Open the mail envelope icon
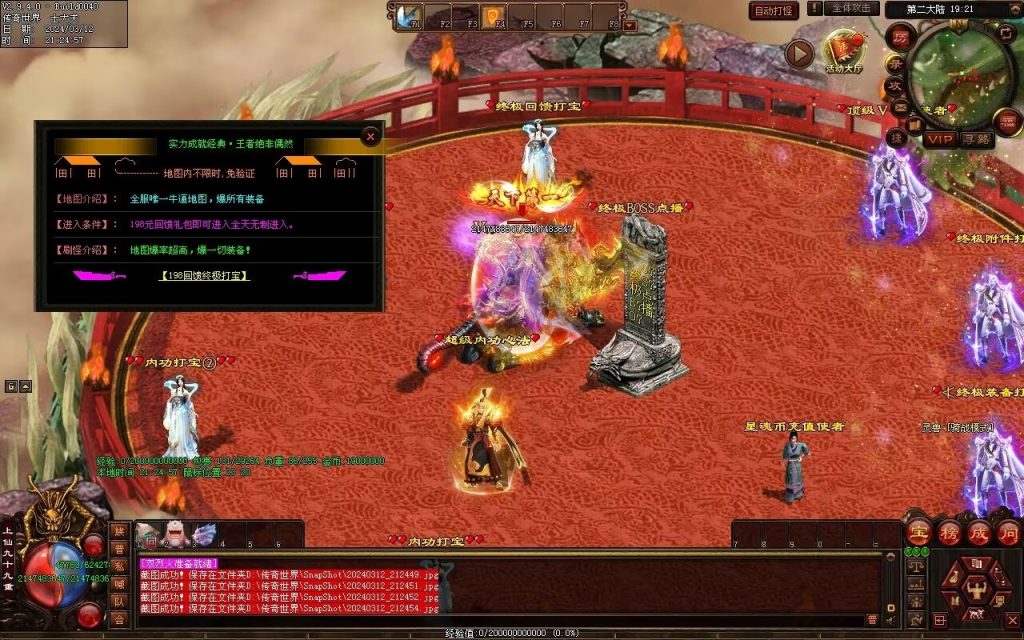The image size is (1024, 640). (x=899, y=107)
